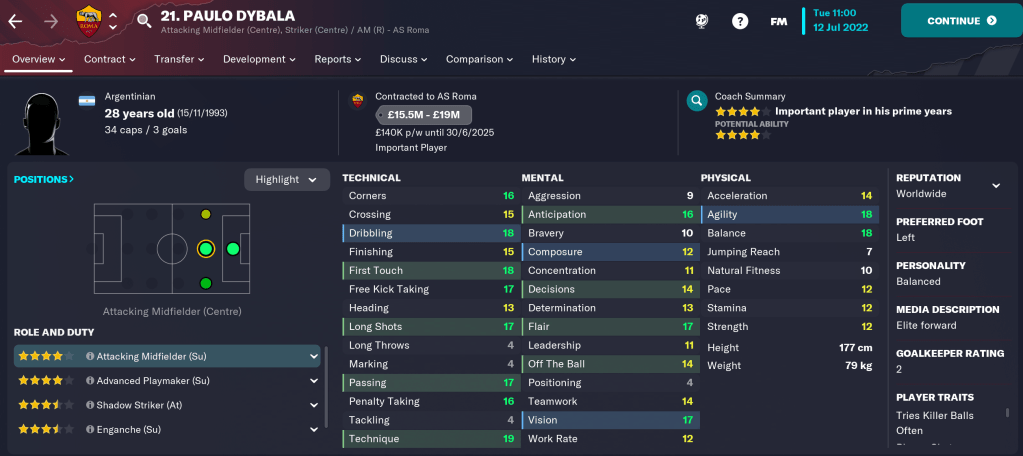Open the Contract dropdown menu

110,59
